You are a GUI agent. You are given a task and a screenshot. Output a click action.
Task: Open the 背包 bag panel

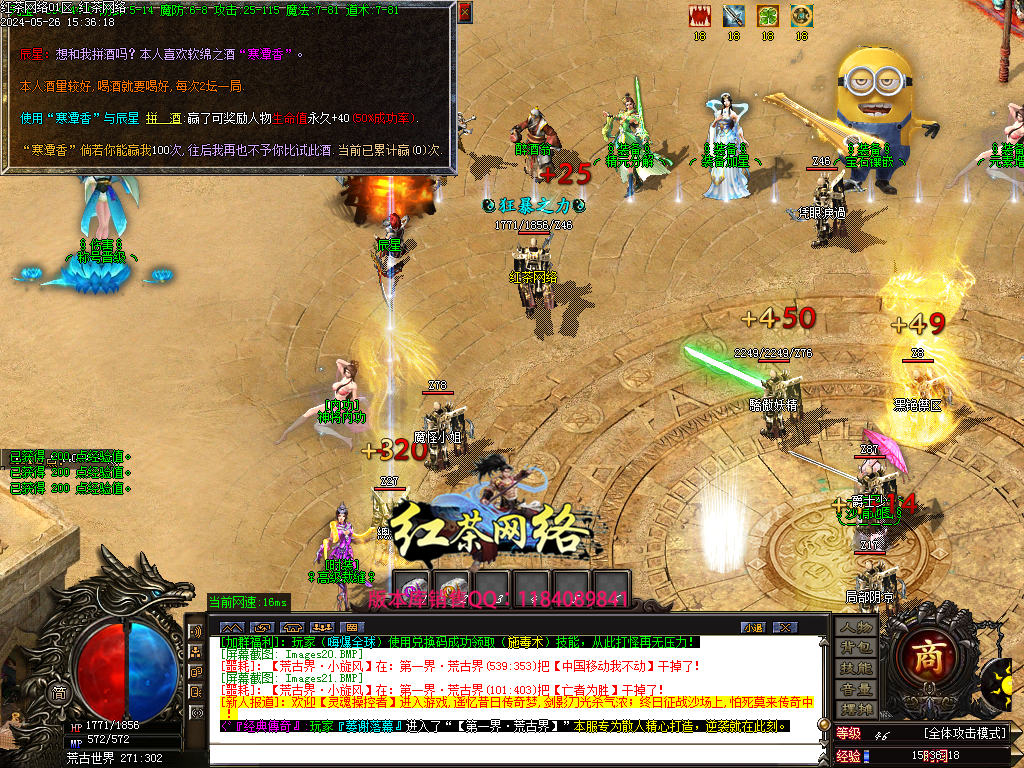pos(856,647)
